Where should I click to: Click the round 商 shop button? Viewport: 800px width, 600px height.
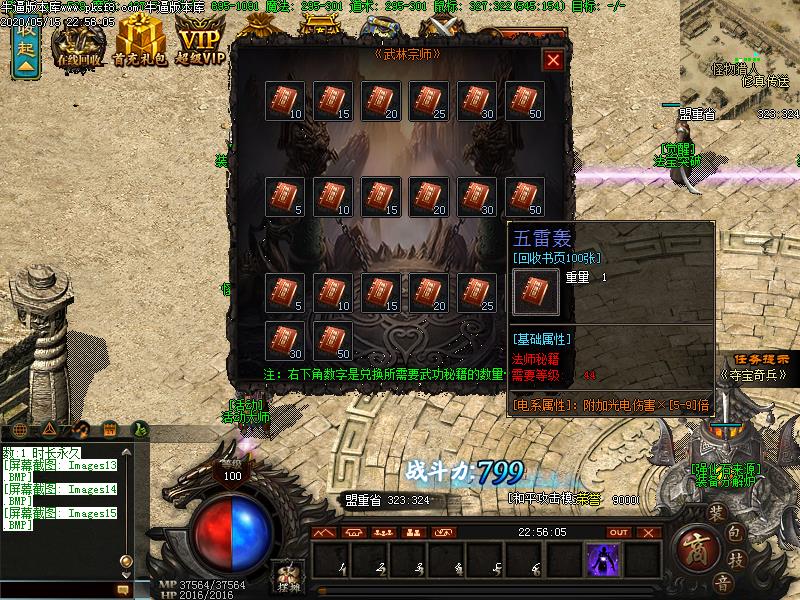pyautogui.click(x=695, y=548)
